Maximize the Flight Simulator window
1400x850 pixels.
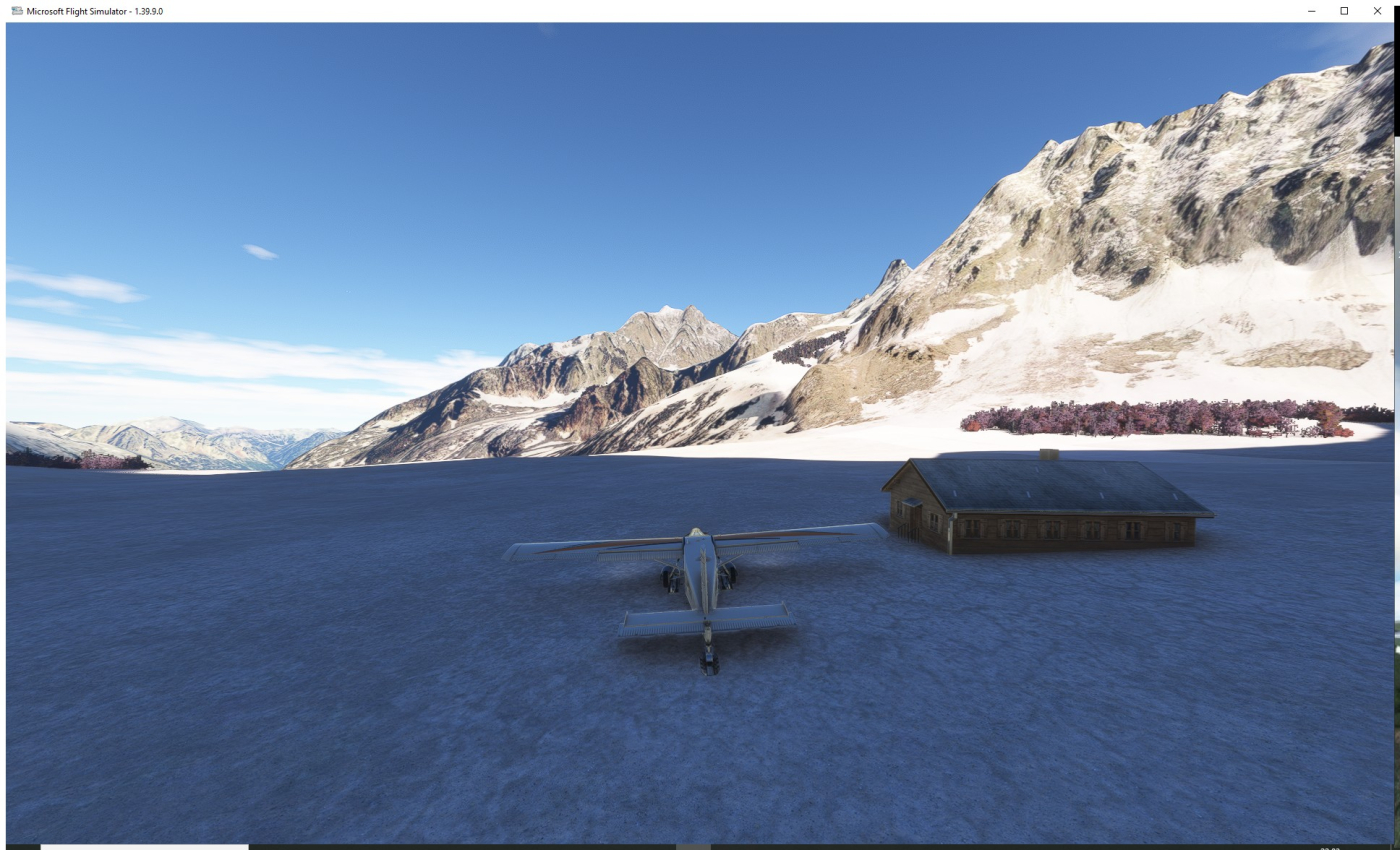[1344, 11]
